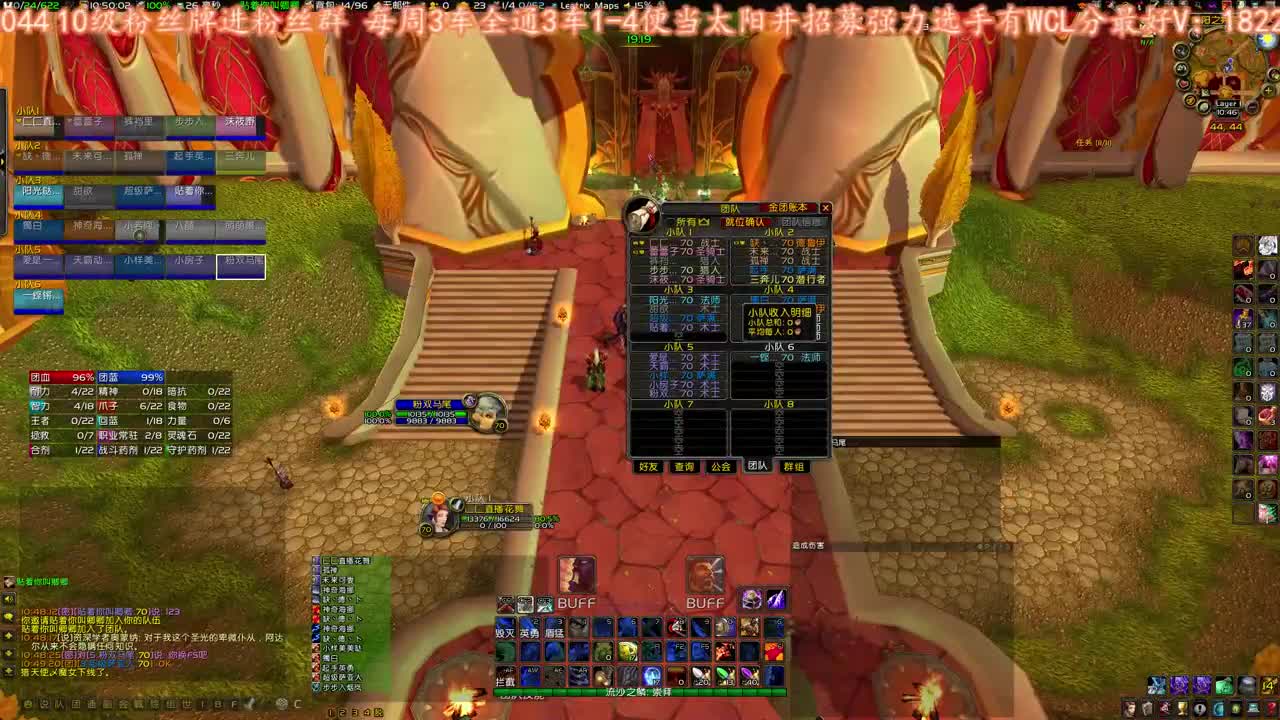Open the Layer dropdown below the minimap

point(1227,103)
